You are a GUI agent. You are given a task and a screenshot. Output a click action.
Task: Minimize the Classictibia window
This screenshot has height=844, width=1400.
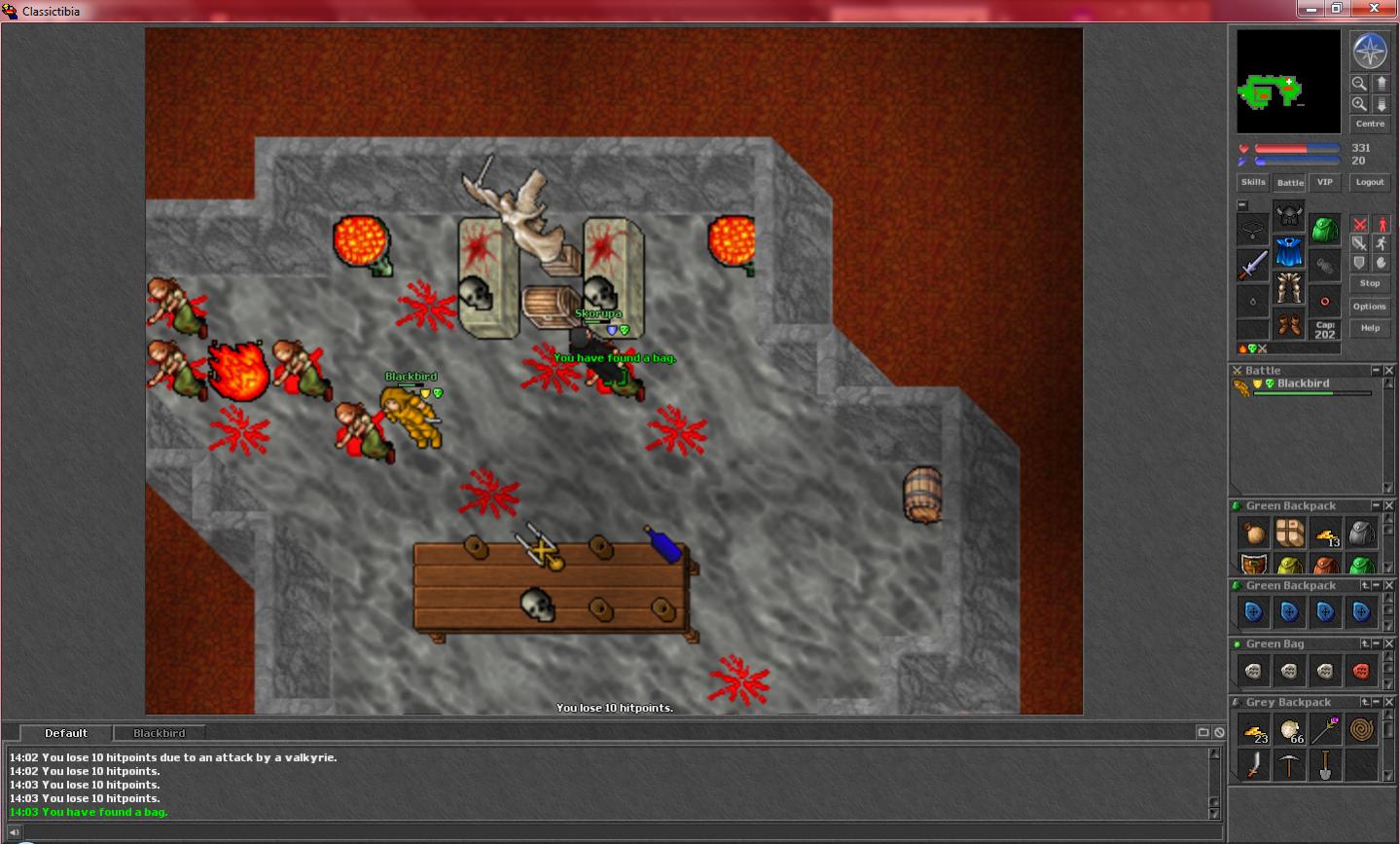[1312, 9]
